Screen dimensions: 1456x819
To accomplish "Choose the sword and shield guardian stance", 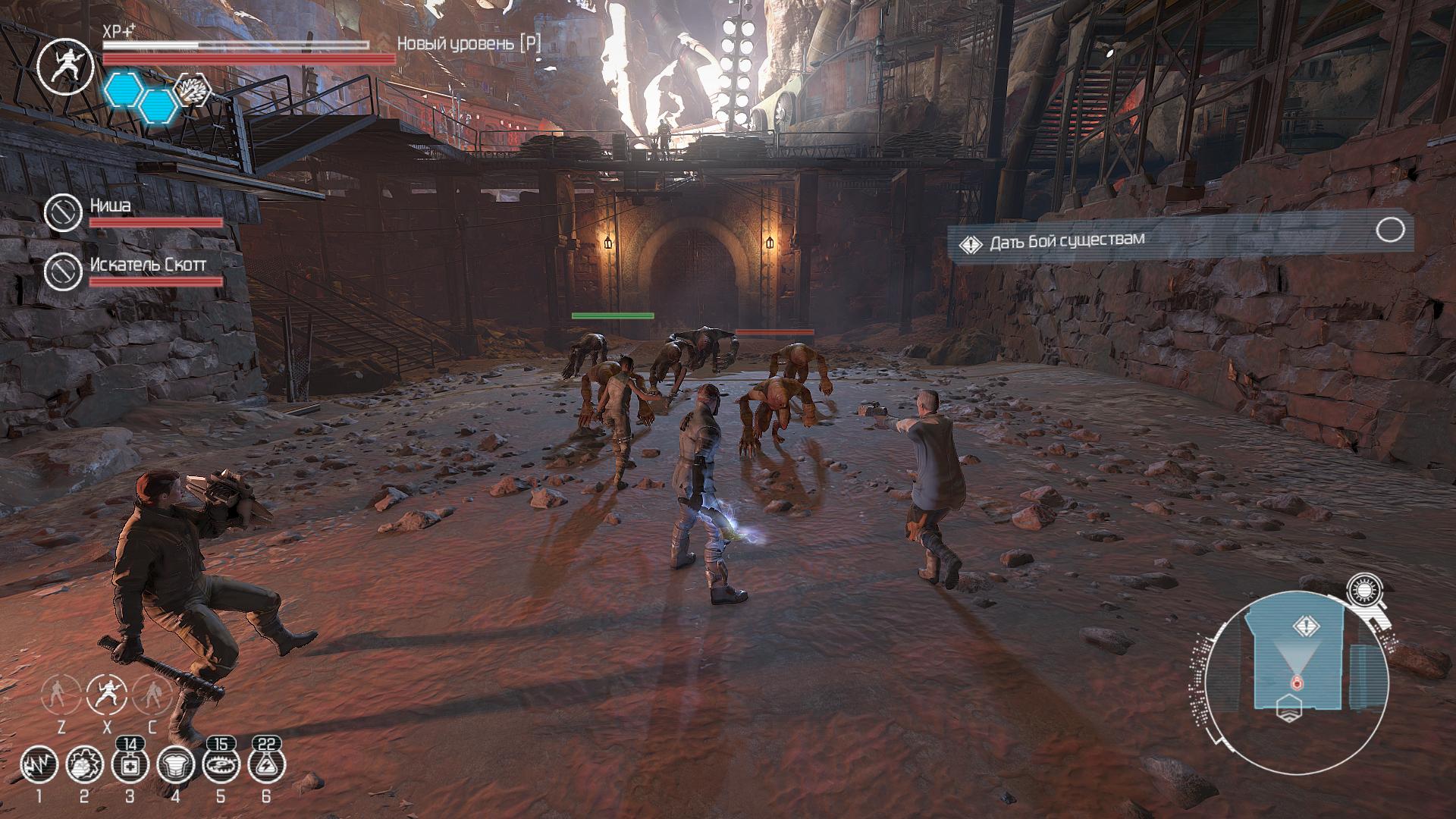I will click(152, 693).
